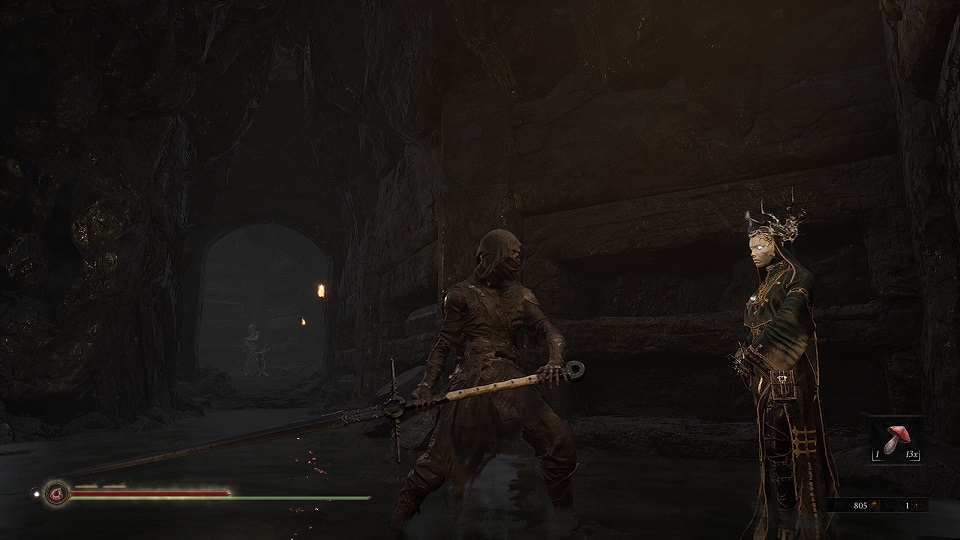Click the round shell emblem beside the health bar

56,492
